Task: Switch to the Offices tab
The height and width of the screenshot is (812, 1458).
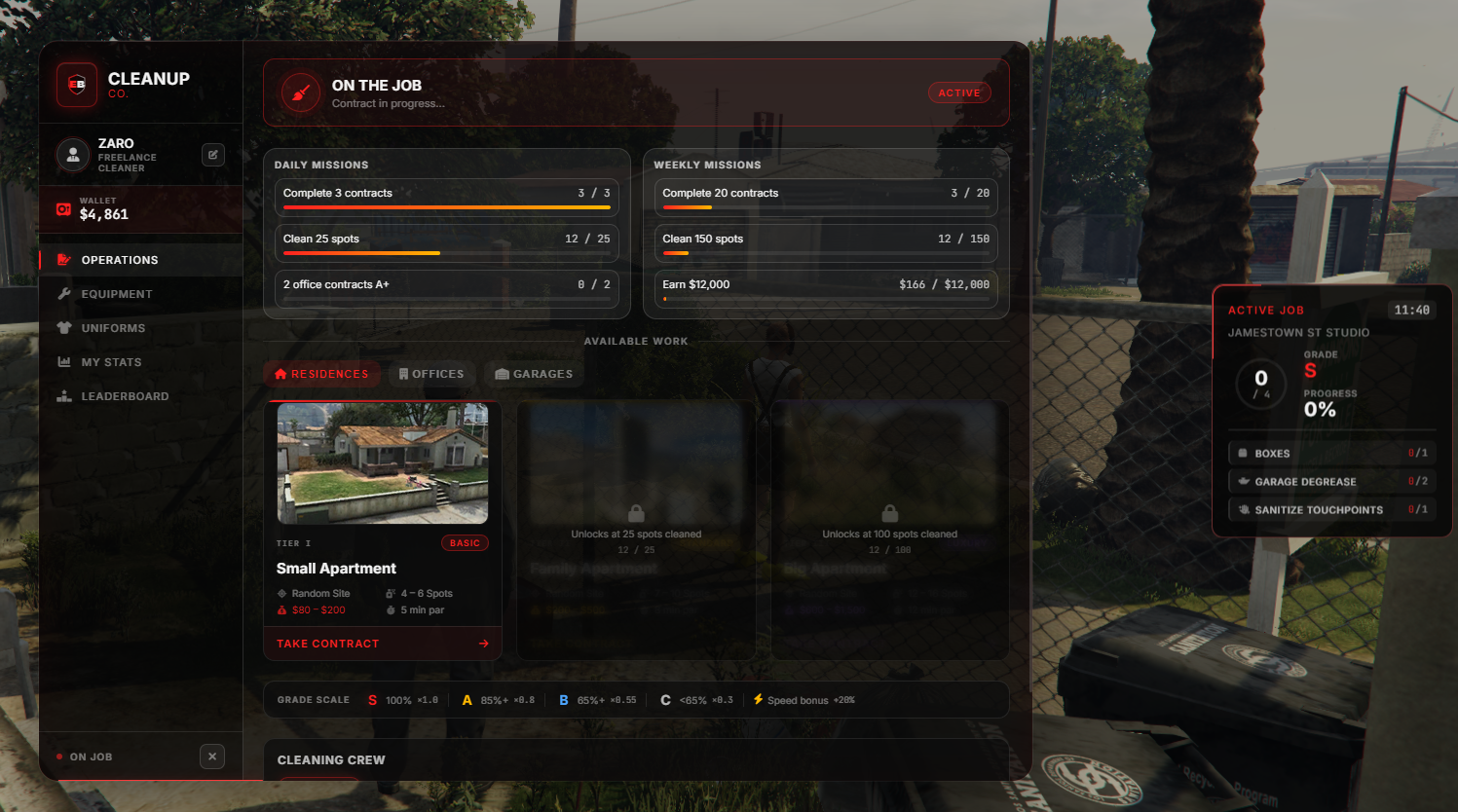Action: pyautogui.click(x=430, y=374)
